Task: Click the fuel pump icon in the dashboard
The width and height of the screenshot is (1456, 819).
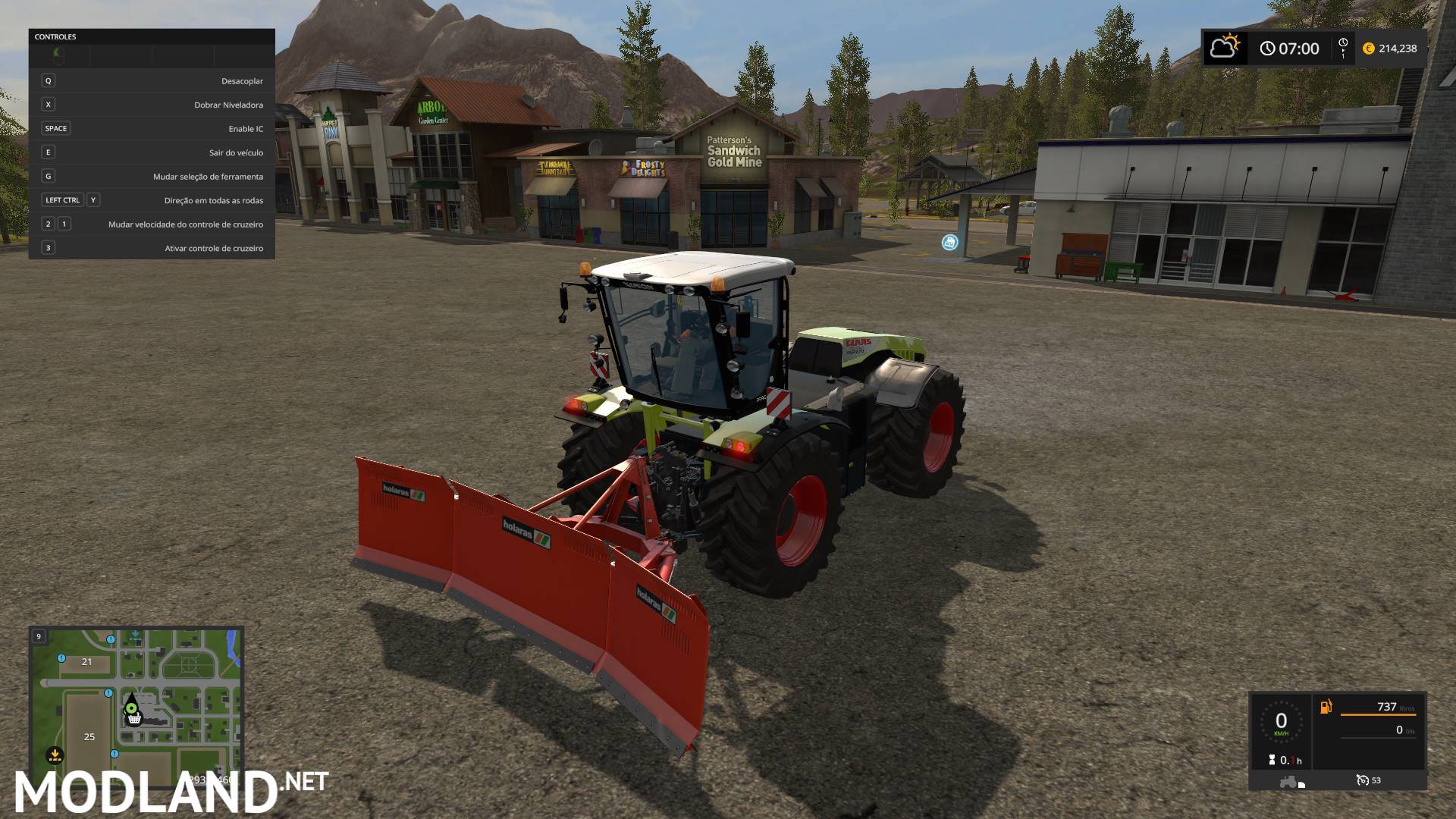Action: point(1326,706)
